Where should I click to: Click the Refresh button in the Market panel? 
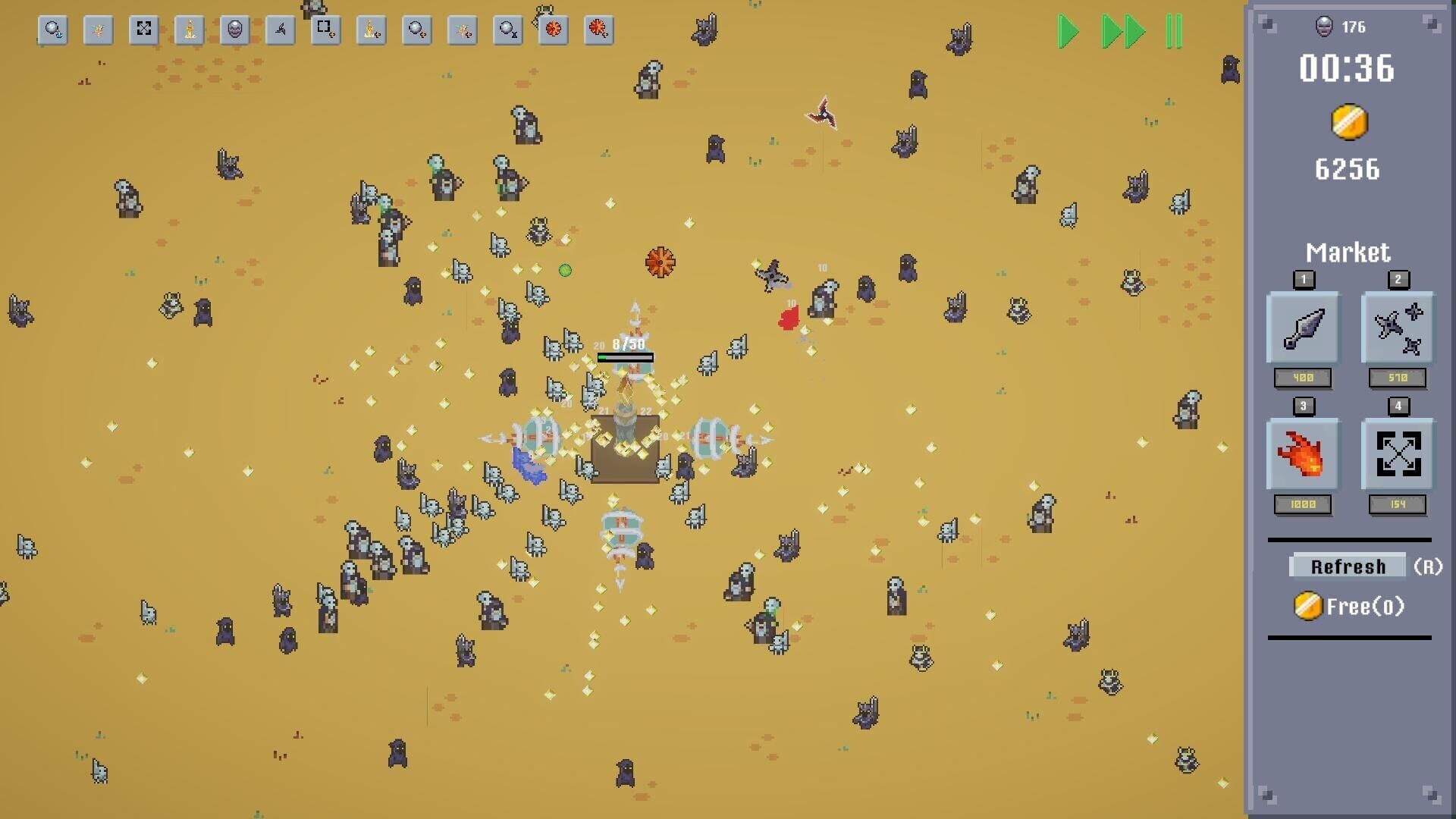[x=1346, y=566]
